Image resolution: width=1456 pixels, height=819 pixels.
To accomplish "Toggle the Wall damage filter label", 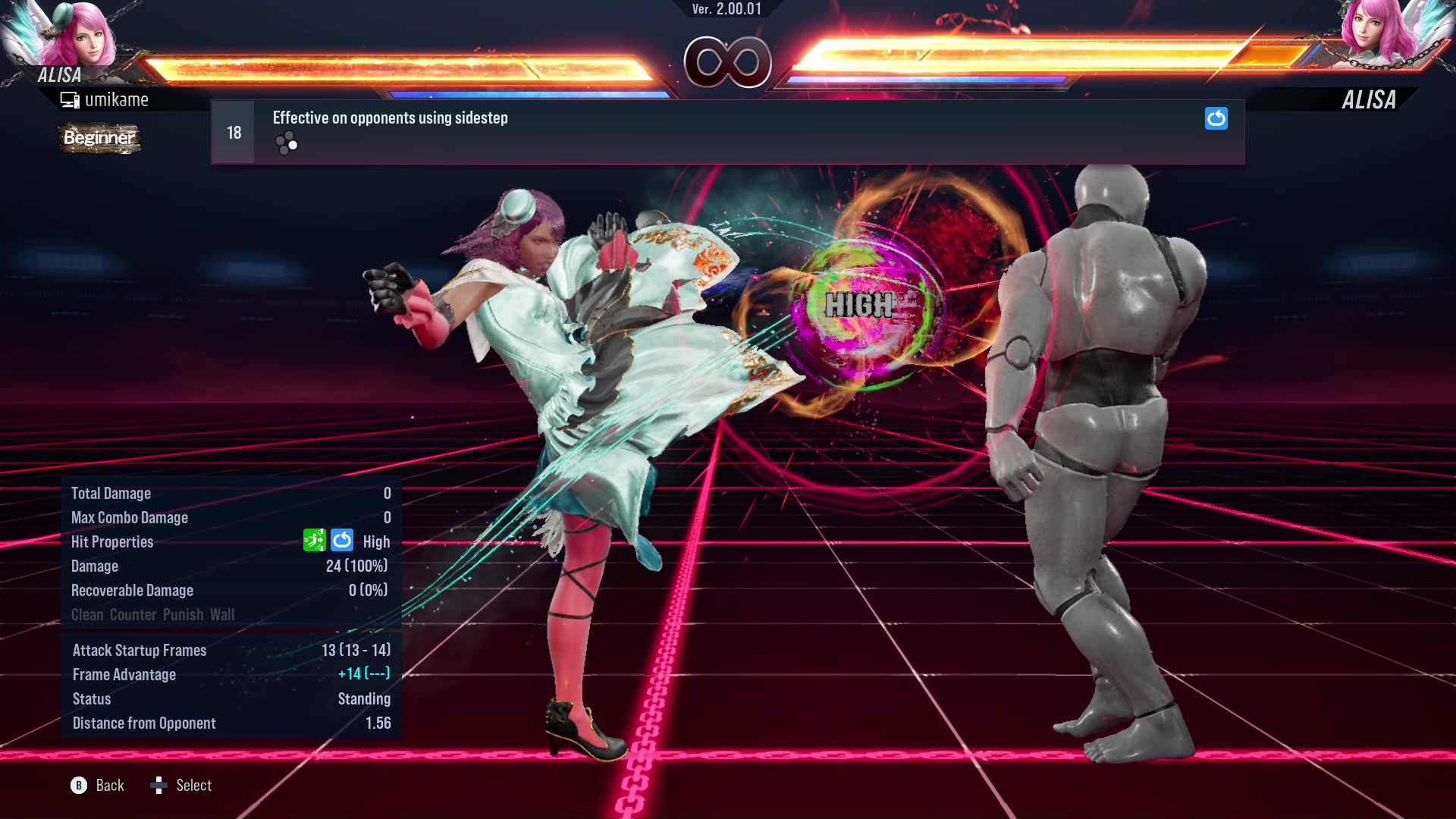I will (x=224, y=615).
